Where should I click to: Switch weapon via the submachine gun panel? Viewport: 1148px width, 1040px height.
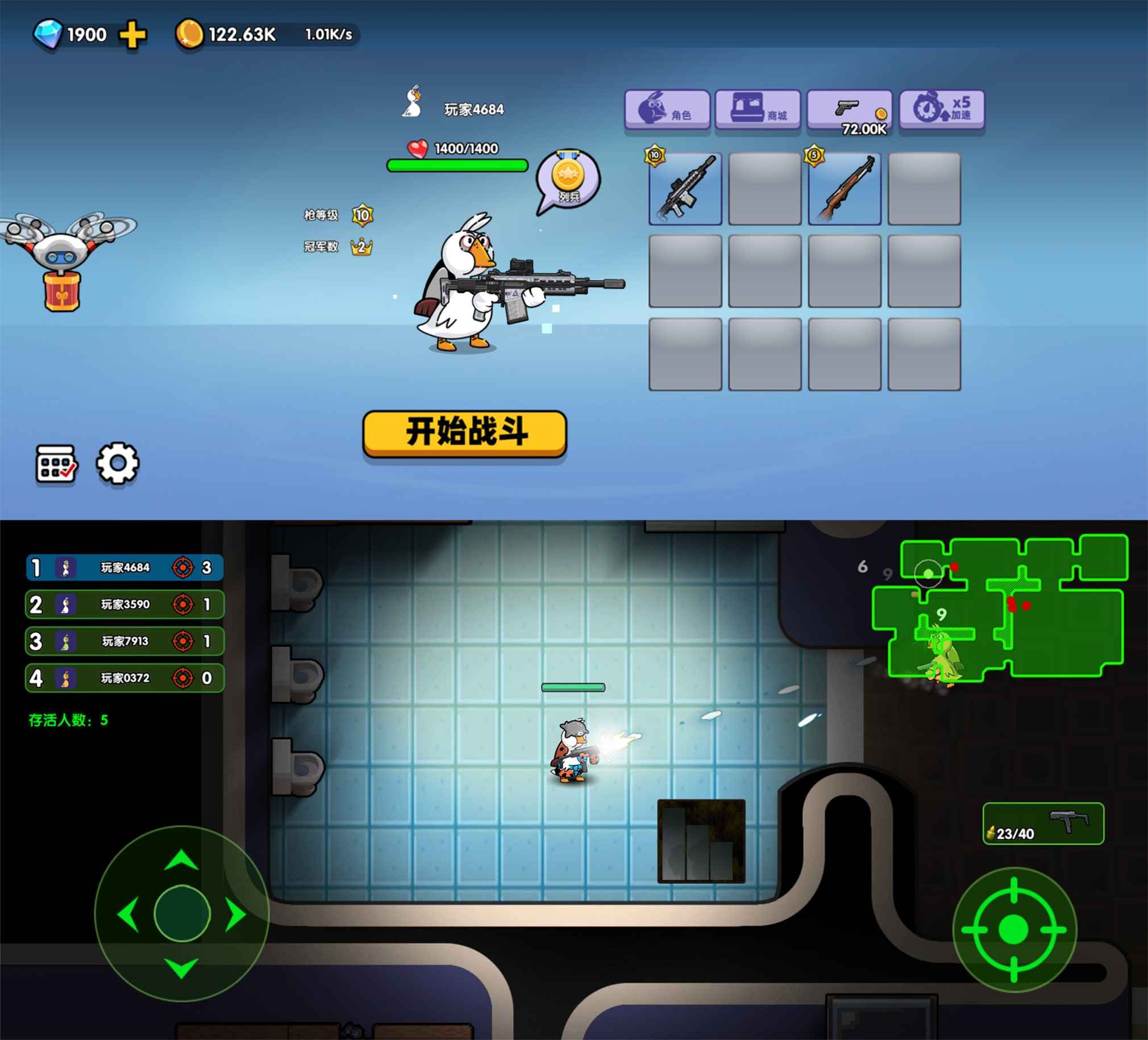pyautogui.click(x=1043, y=823)
